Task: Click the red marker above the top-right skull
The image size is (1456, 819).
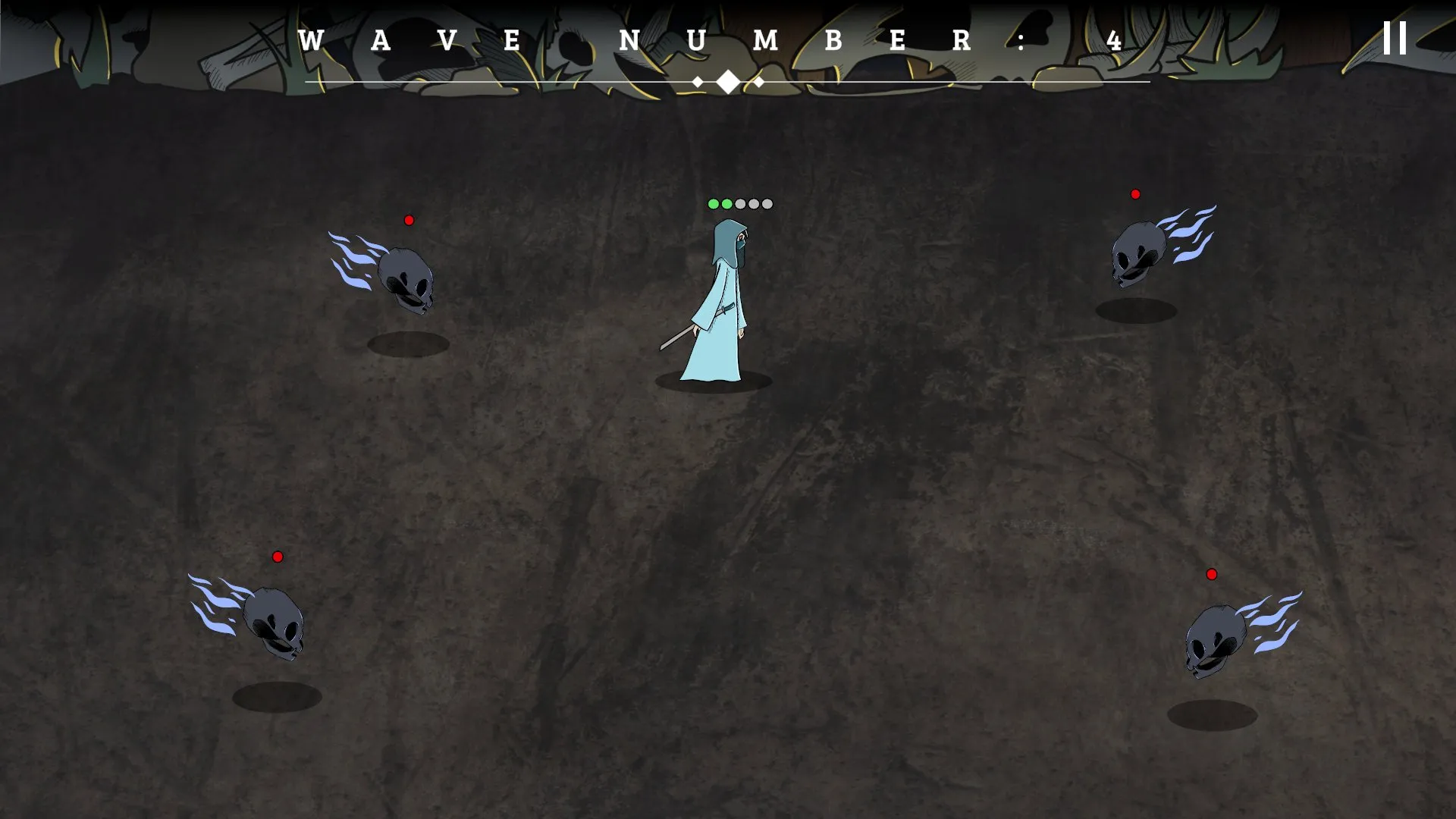Action: pos(1135,193)
